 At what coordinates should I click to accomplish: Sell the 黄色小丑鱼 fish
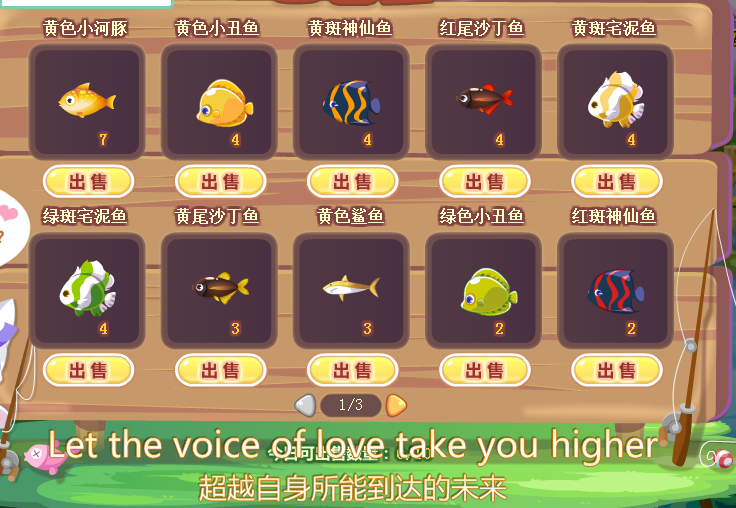click(220, 181)
